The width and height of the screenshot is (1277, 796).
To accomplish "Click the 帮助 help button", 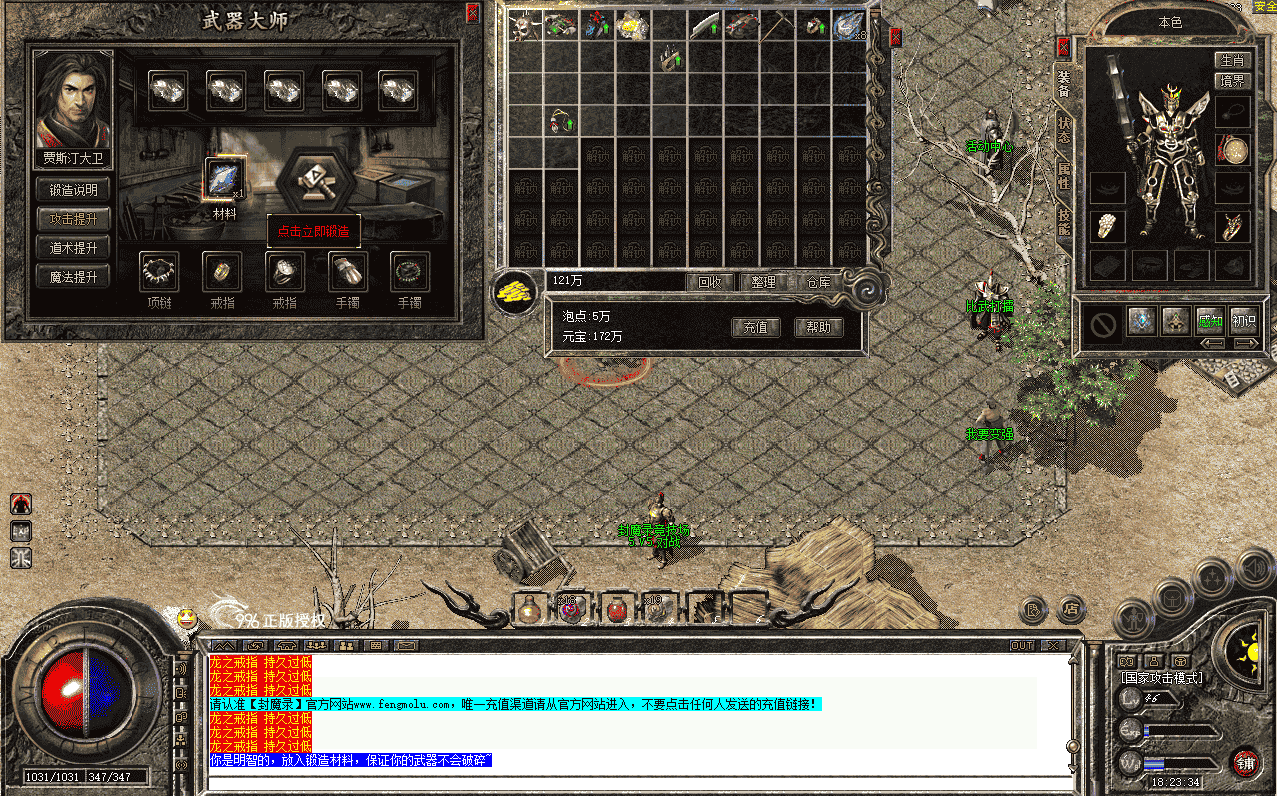I will pyautogui.click(x=818, y=327).
